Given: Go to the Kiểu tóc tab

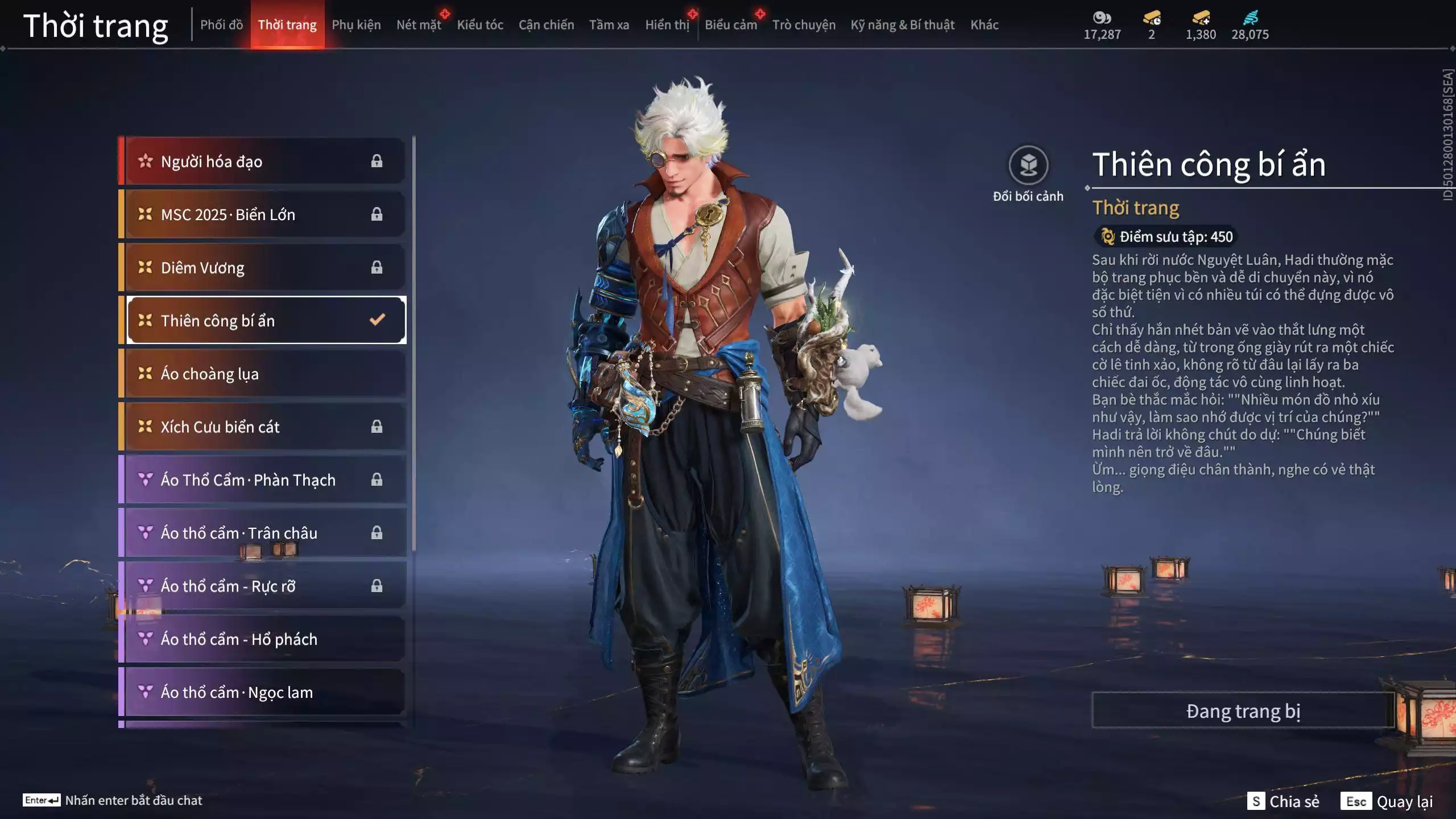Looking at the screenshot, I should (x=480, y=25).
